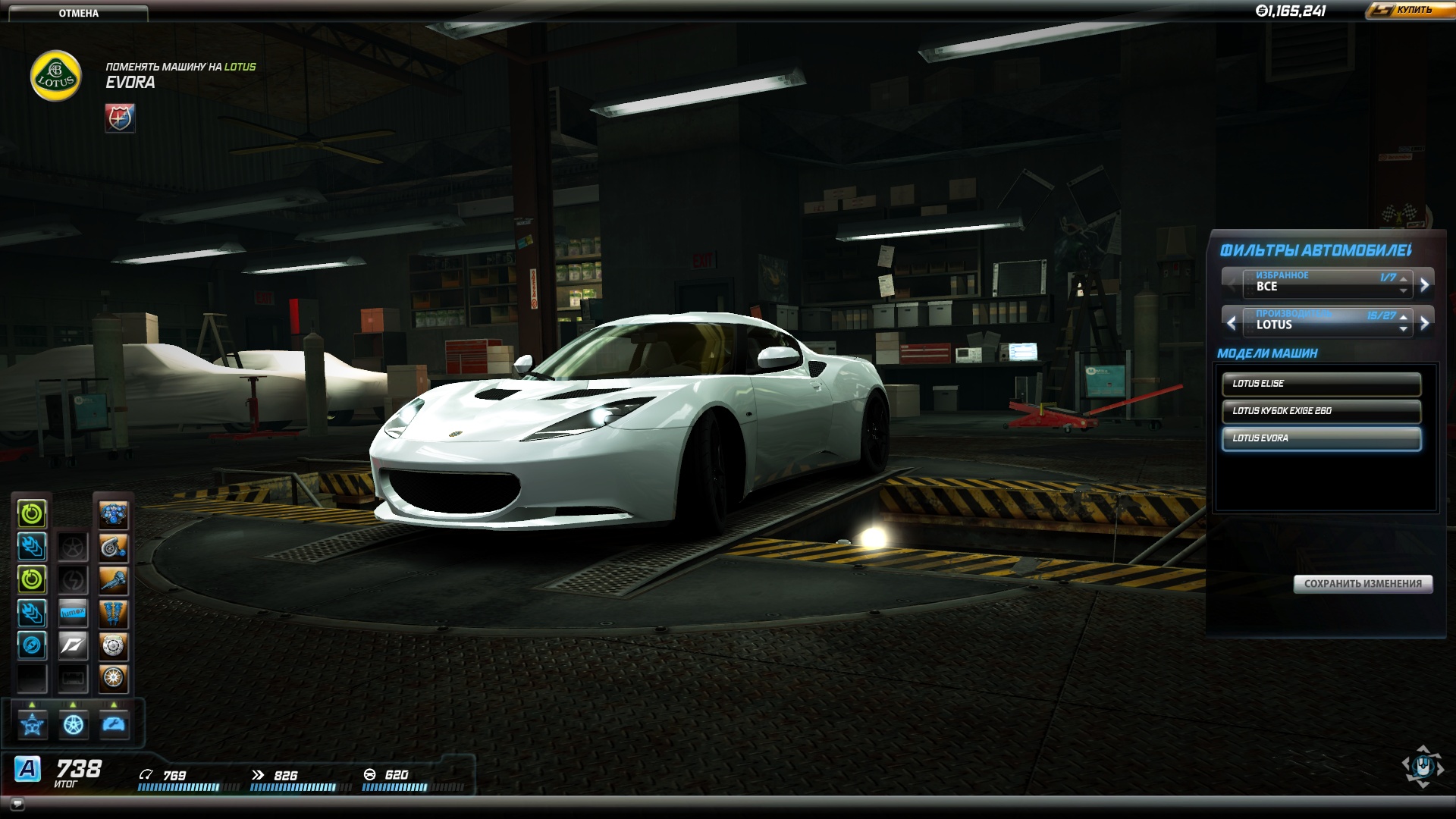Go to the next Избранное filter option
This screenshot has height=819, width=1456.
coord(1424,284)
